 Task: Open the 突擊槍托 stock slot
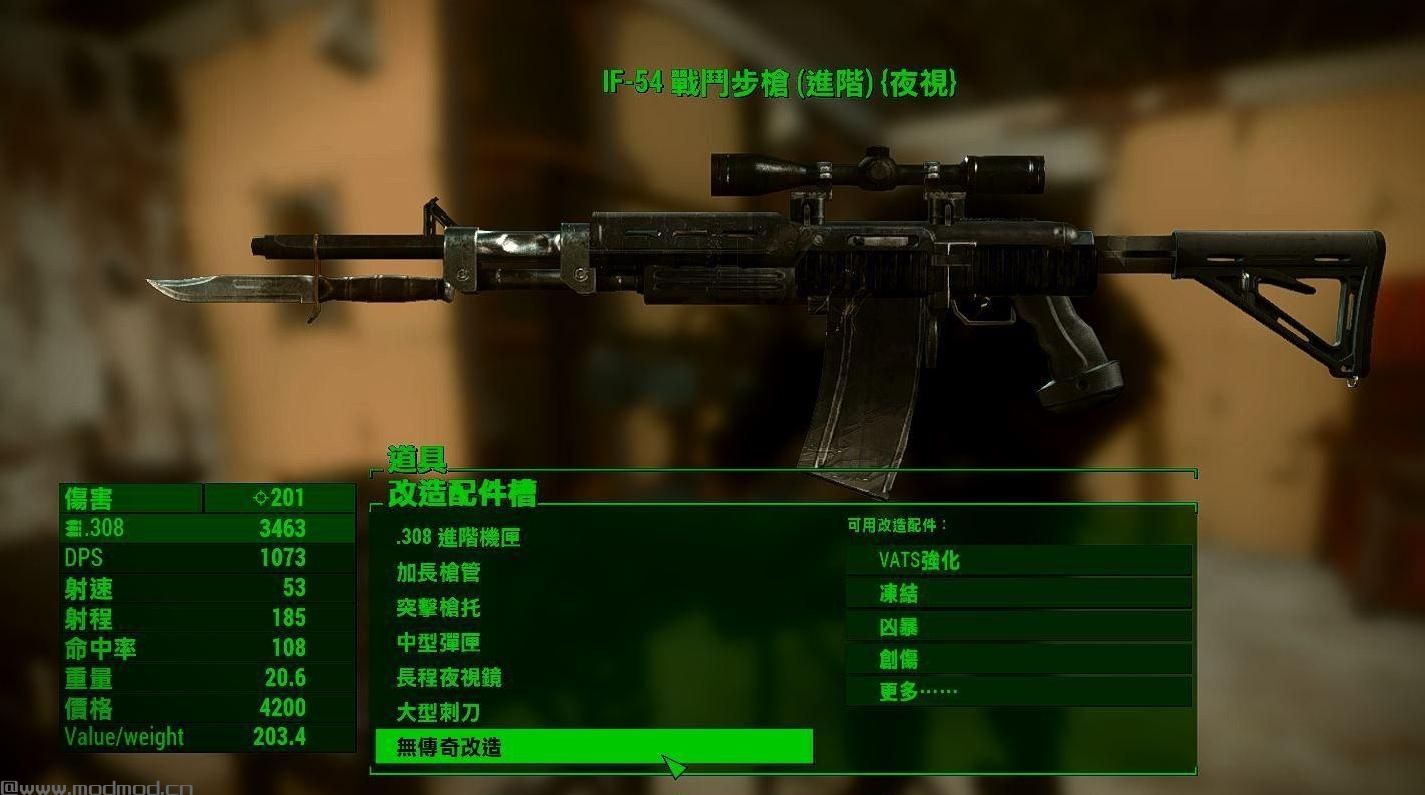point(438,608)
